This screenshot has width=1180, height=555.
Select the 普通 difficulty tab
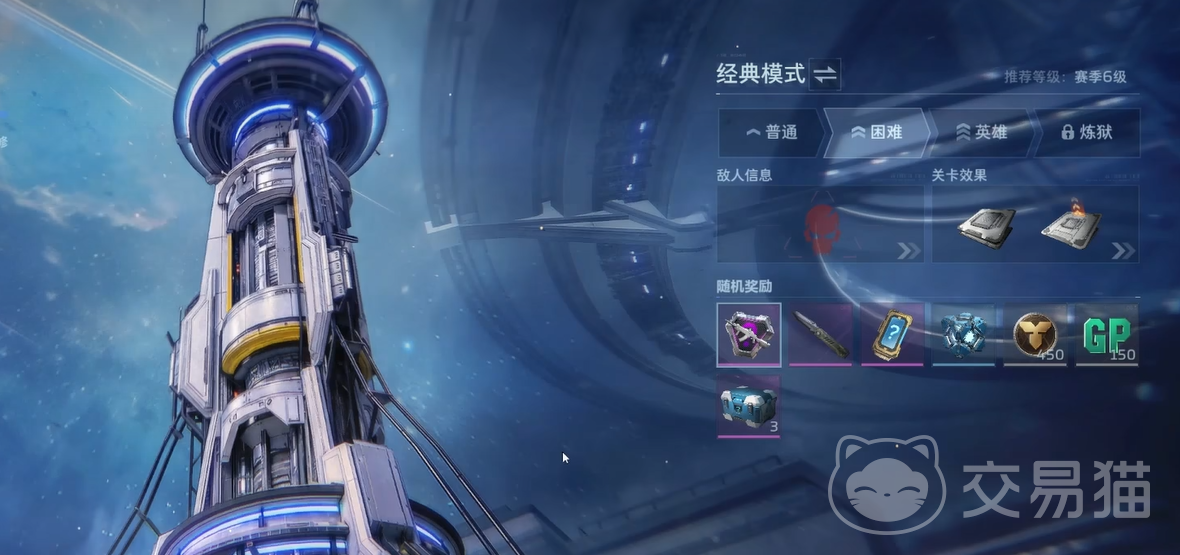pos(771,132)
